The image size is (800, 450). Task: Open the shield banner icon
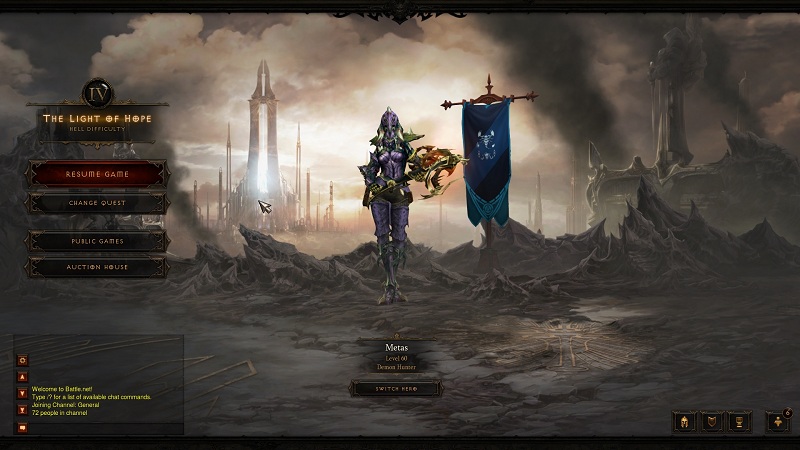(x=712, y=421)
